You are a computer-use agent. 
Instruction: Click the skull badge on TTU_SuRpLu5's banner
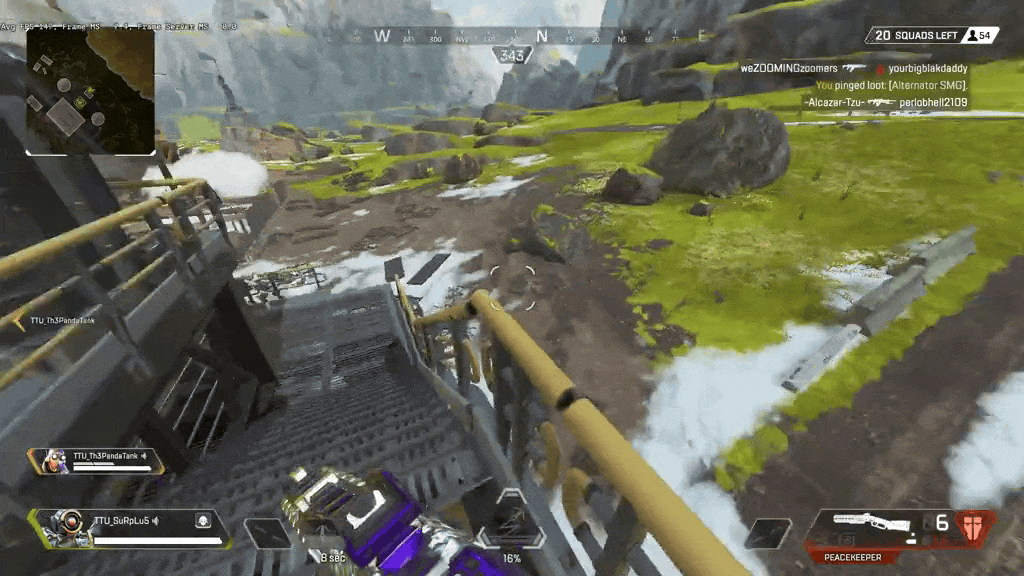click(x=201, y=520)
